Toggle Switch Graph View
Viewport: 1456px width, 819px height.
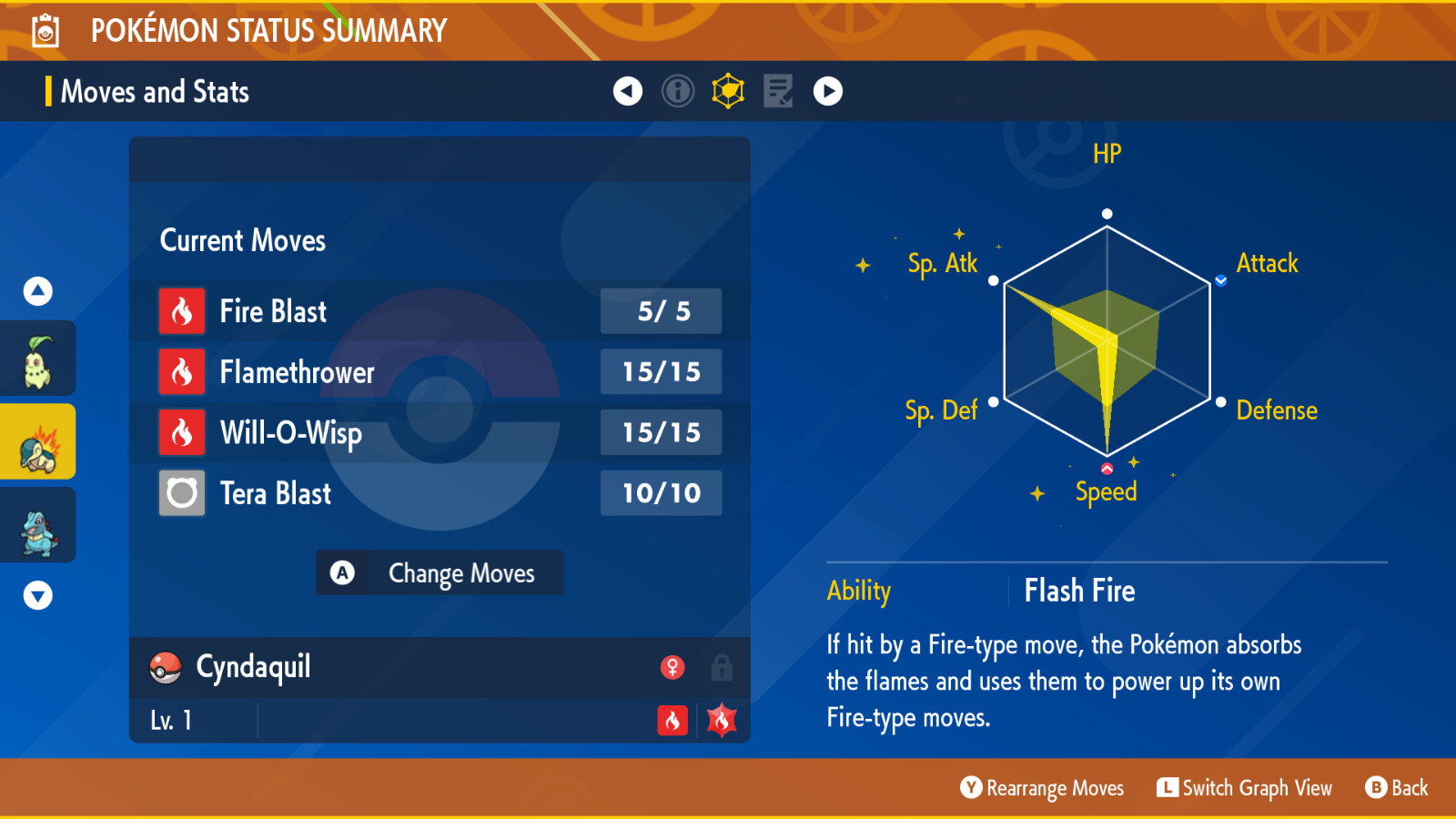point(1244,788)
